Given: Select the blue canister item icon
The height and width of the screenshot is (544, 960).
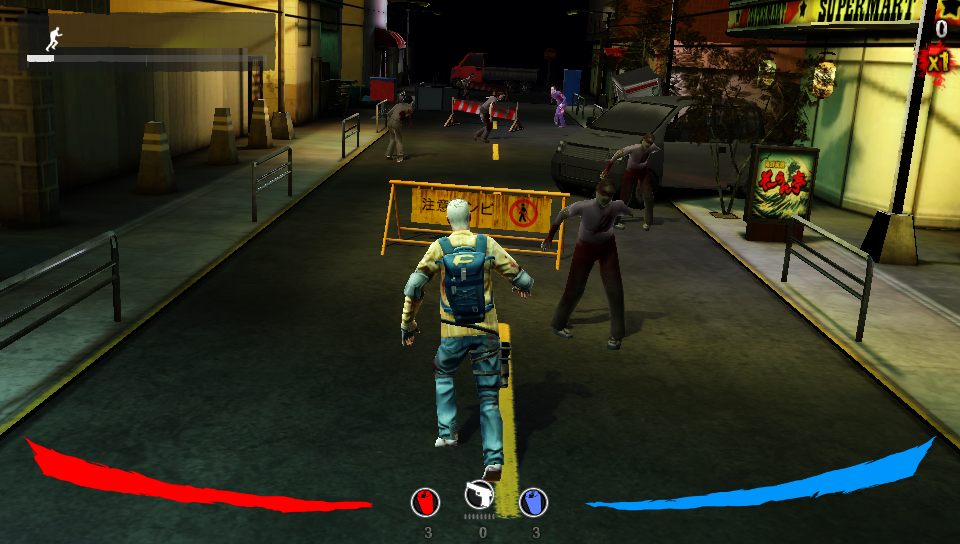Looking at the screenshot, I should click(x=533, y=501).
